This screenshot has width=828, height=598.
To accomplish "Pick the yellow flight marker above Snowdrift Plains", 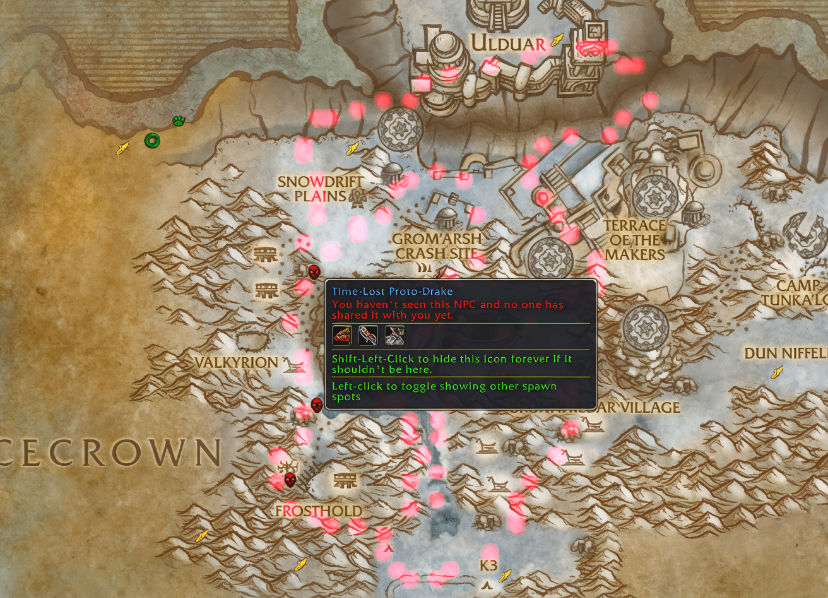I will click(352, 149).
